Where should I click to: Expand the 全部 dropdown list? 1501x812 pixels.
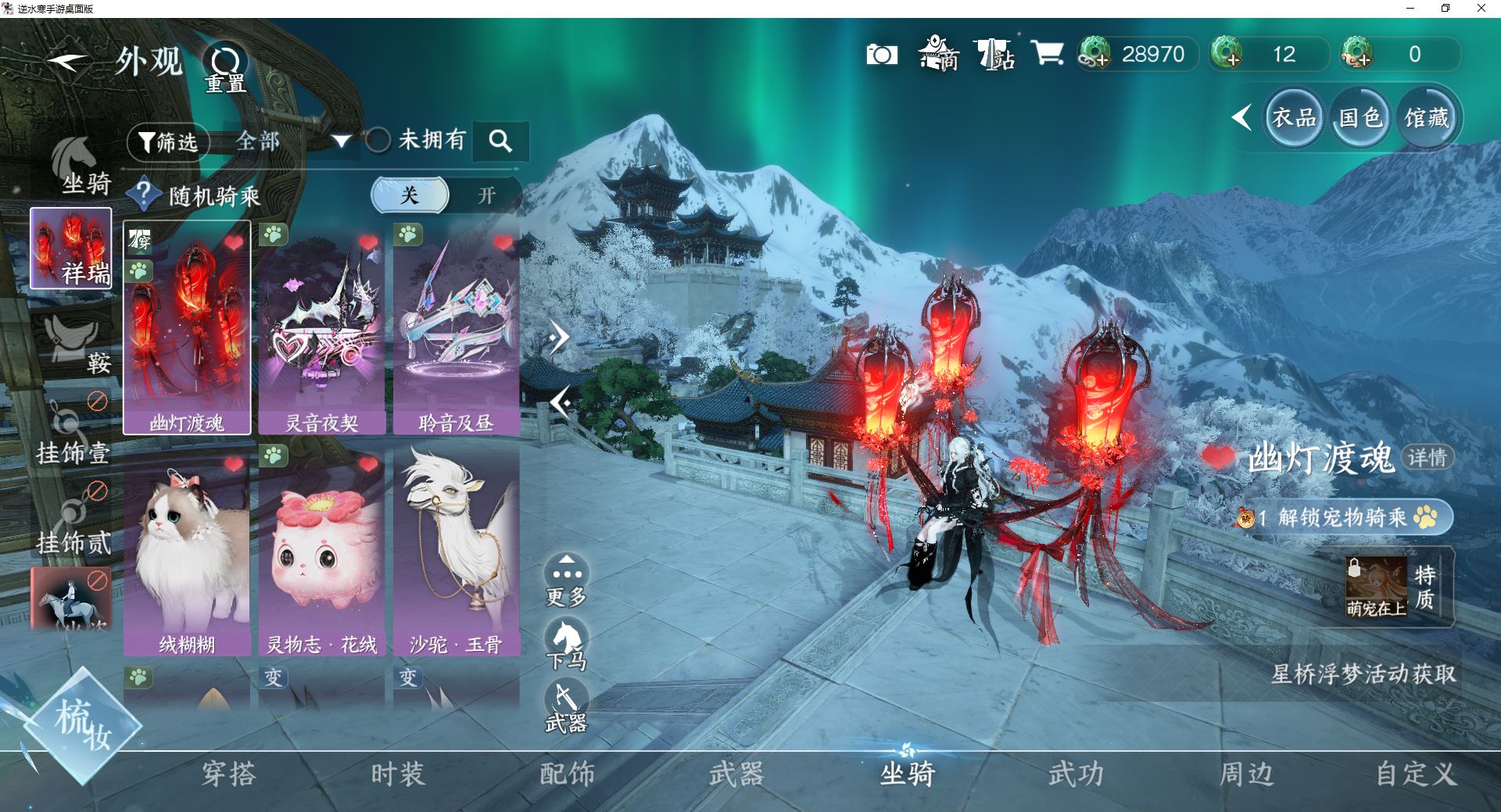(x=341, y=141)
